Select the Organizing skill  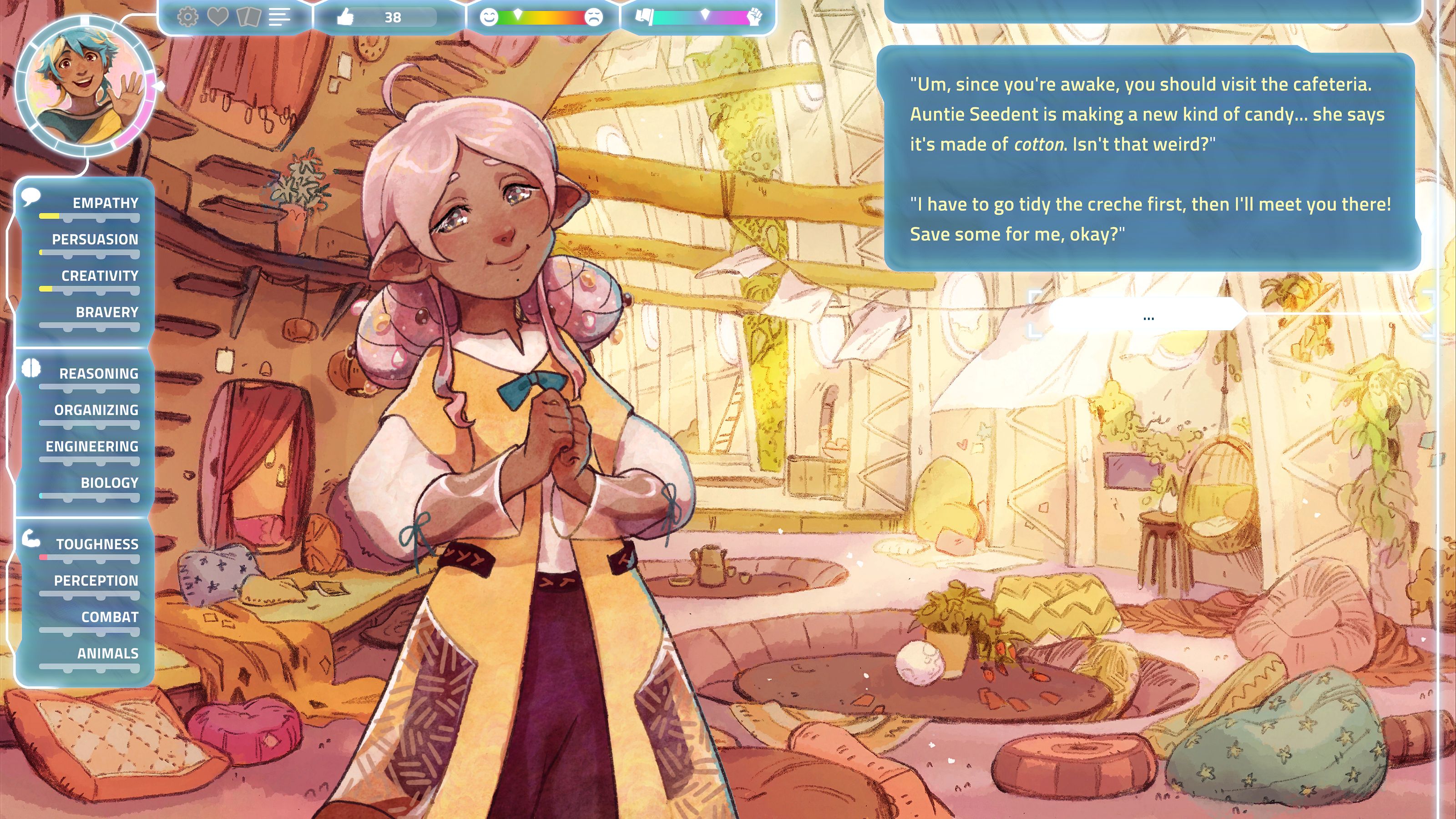coord(96,410)
